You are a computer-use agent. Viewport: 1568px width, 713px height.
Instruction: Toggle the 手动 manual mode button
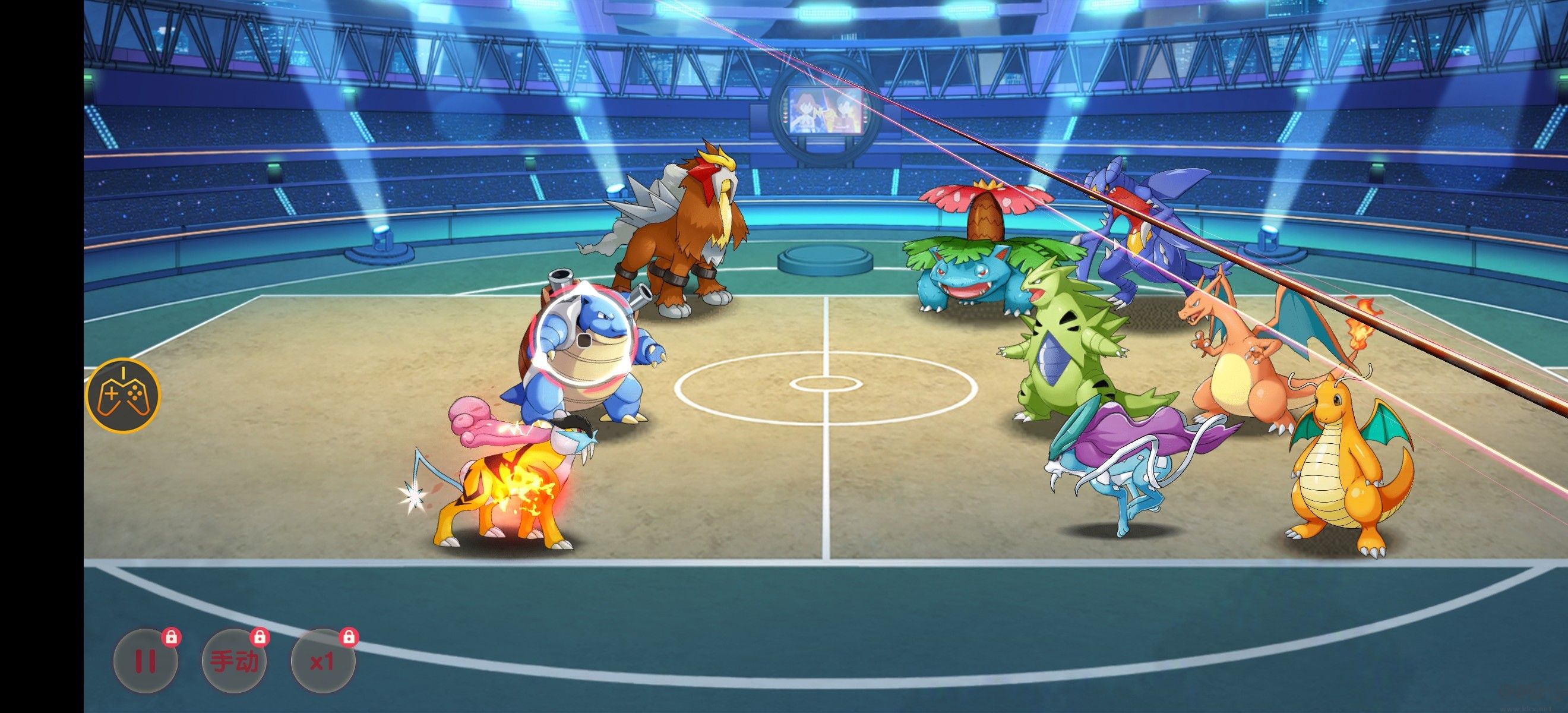pyautogui.click(x=234, y=661)
